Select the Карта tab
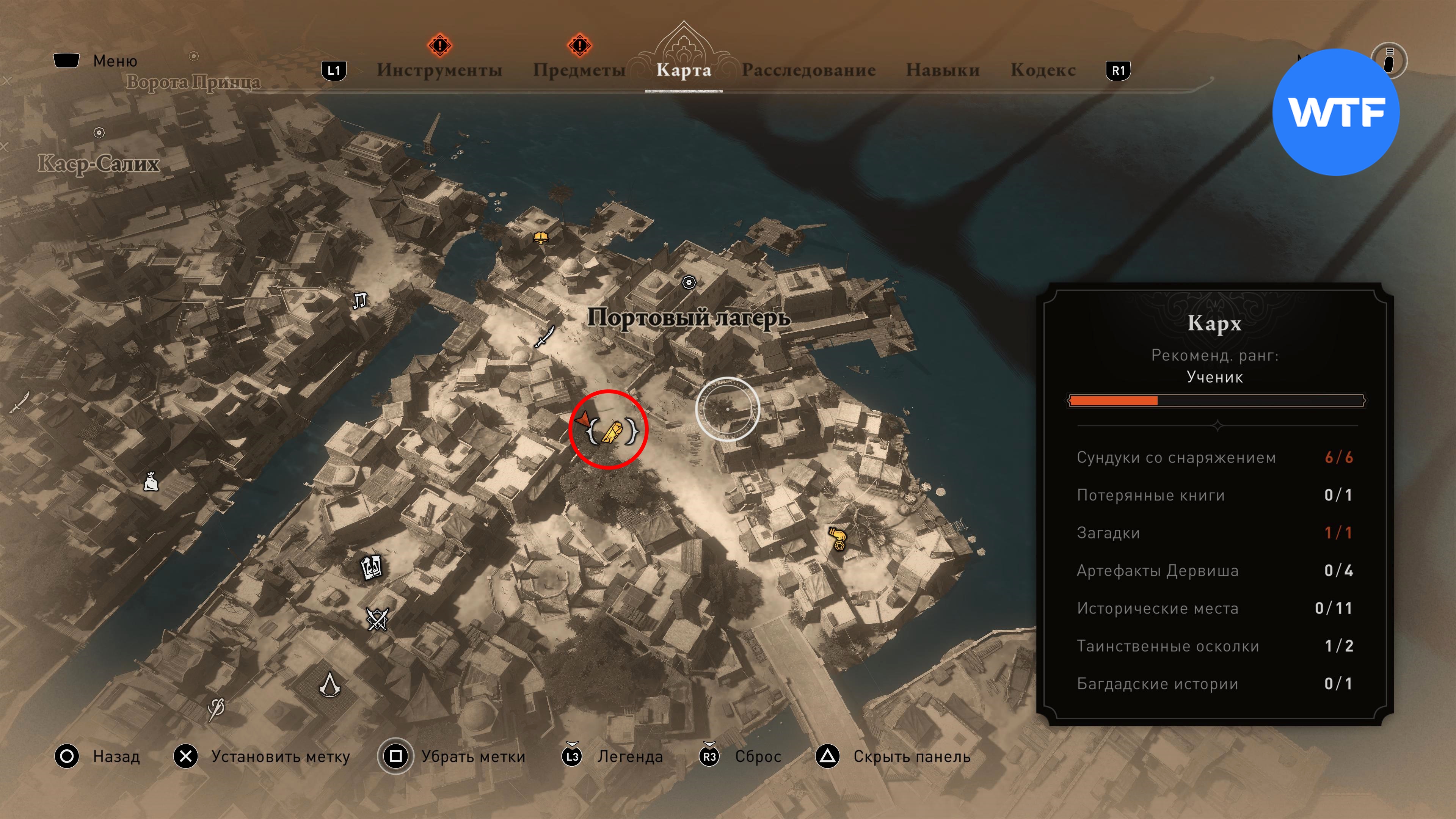Screen dimensions: 1456x819 coord(683,70)
